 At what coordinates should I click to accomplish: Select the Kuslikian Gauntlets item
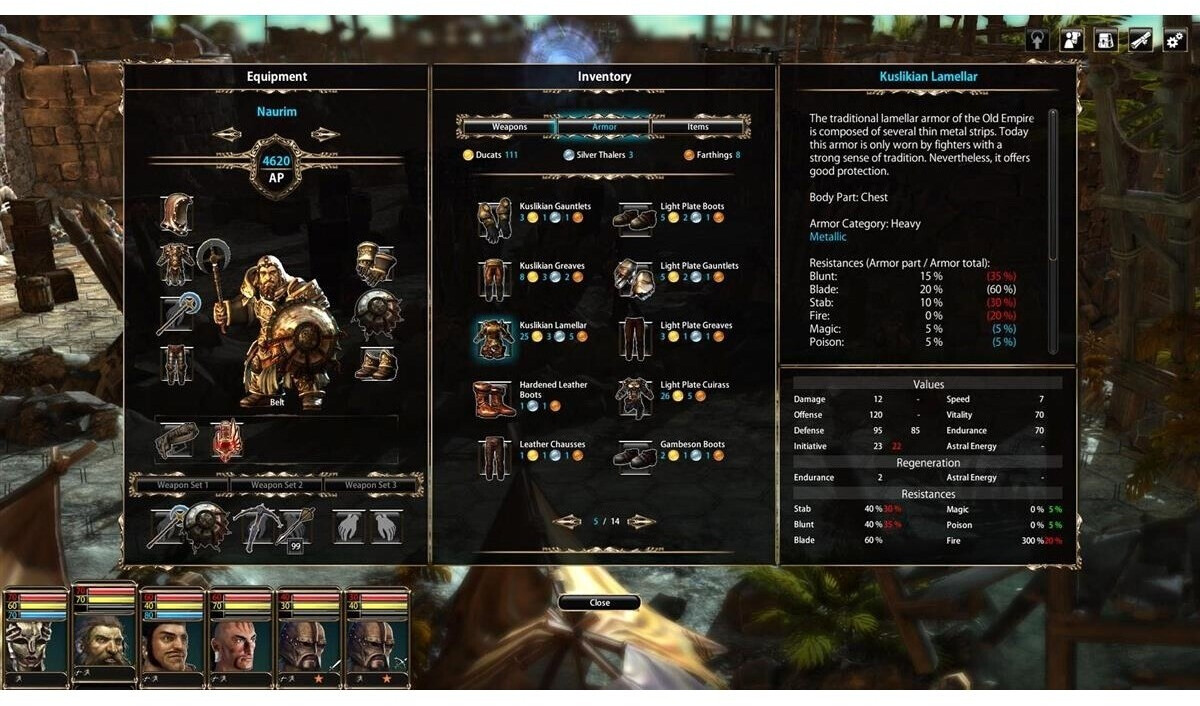tap(493, 218)
